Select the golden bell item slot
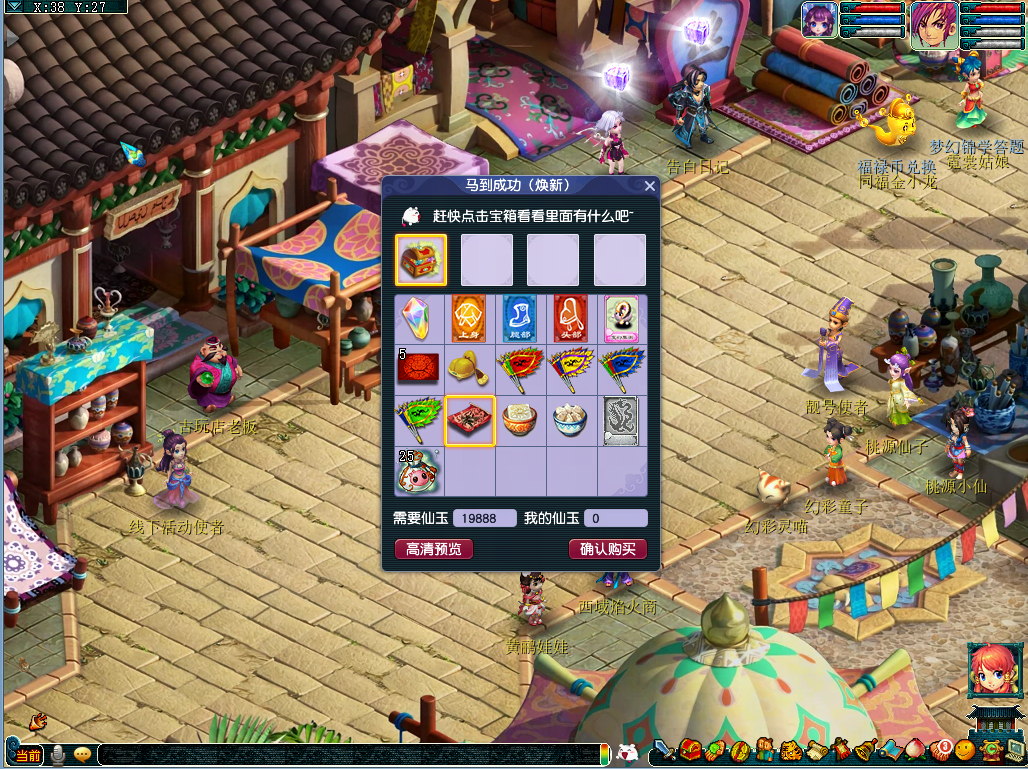The width and height of the screenshot is (1028, 769). (x=469, y=369)
